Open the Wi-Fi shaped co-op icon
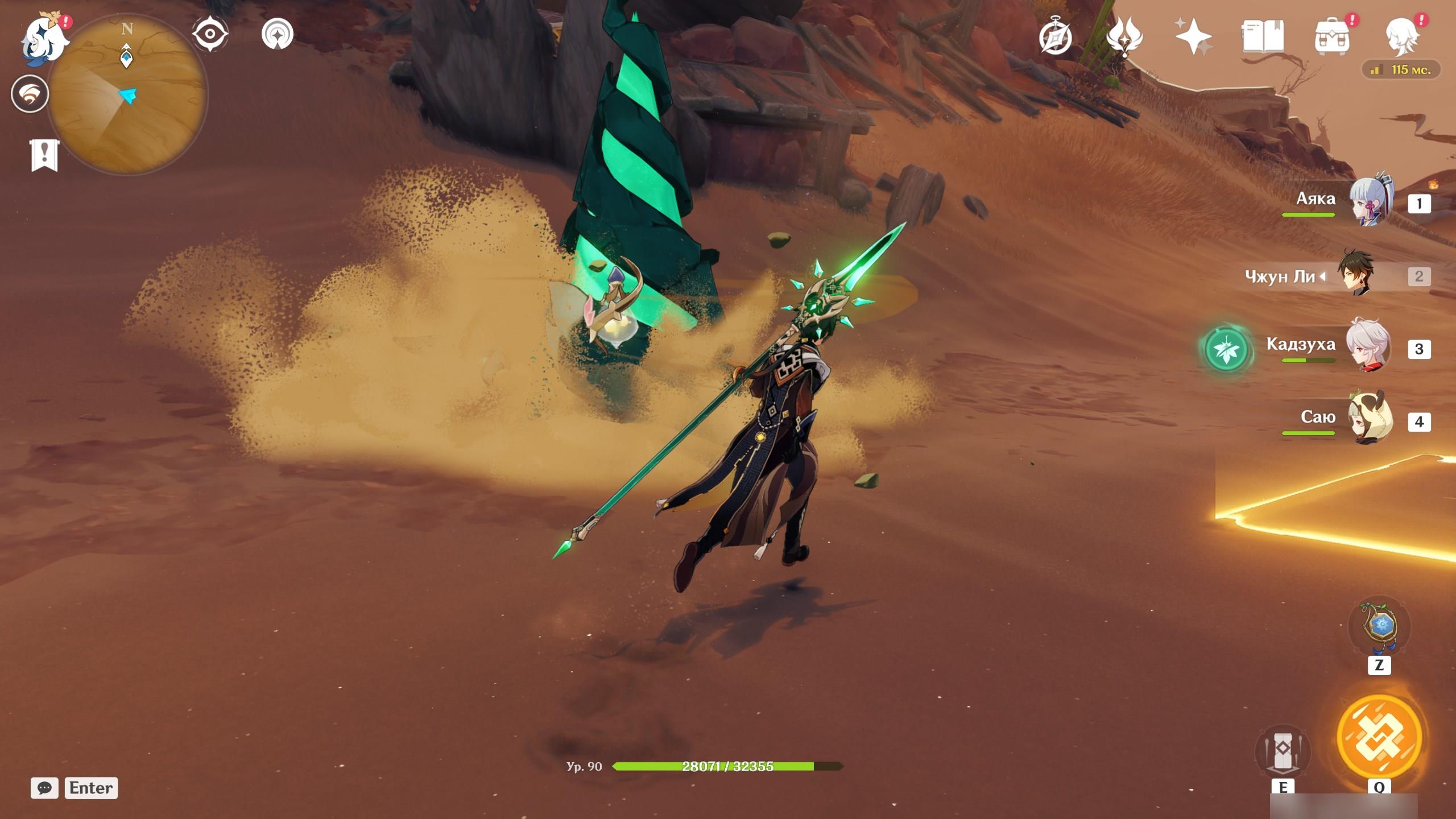The height and width of the screenshot is (819, 1456). coord(30,94)
